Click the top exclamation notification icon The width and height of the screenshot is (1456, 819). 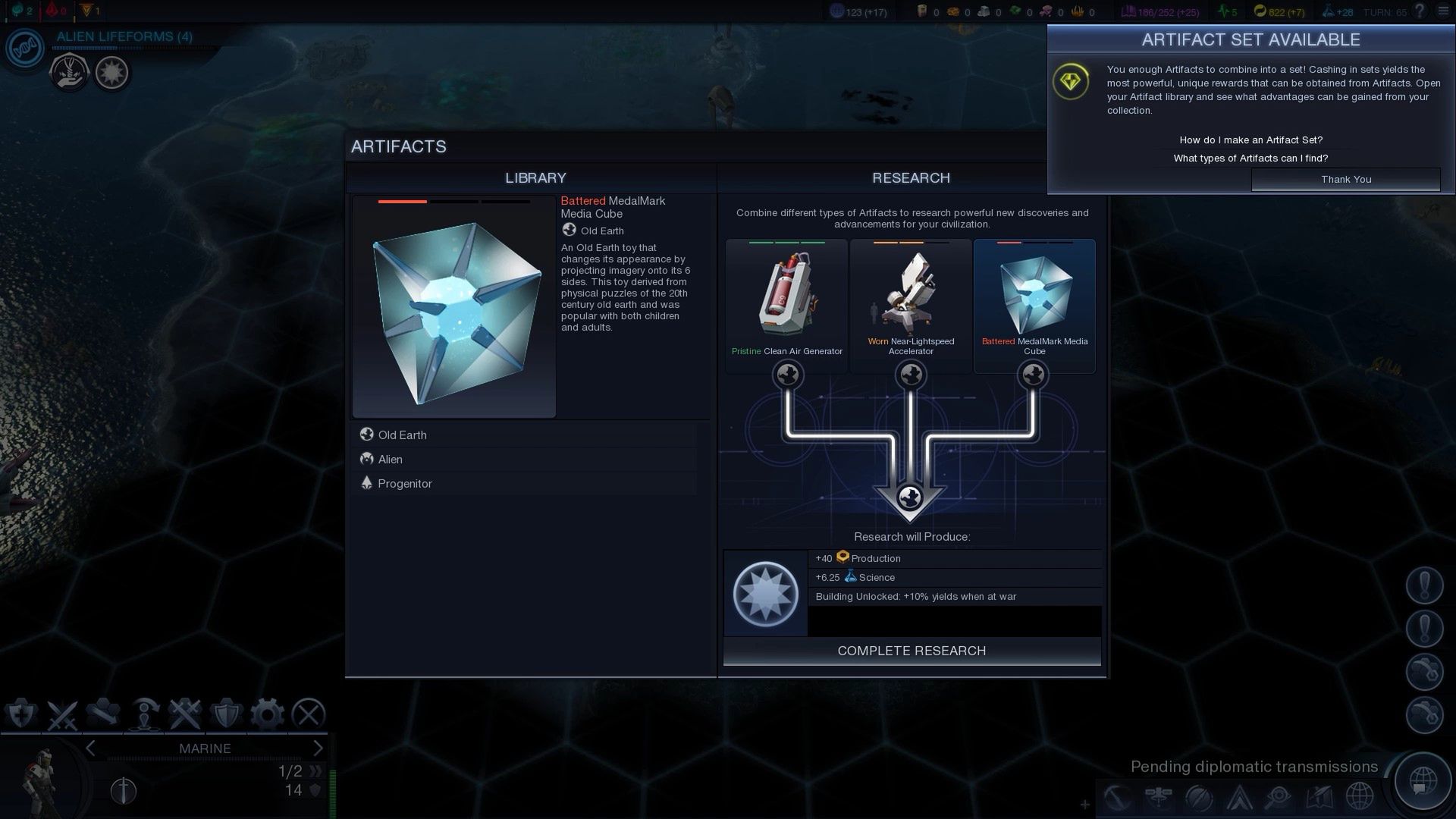(1424, 585)
